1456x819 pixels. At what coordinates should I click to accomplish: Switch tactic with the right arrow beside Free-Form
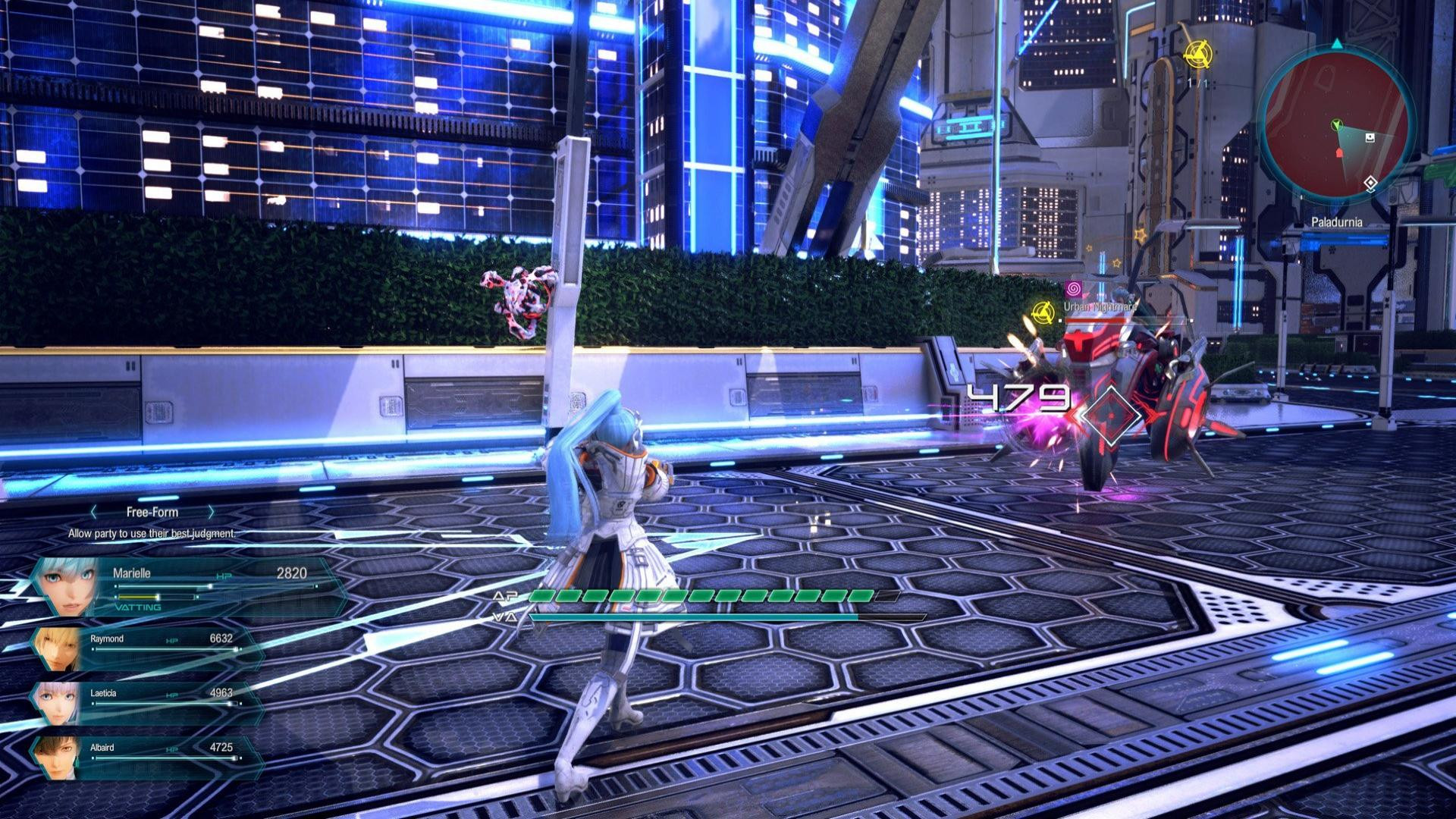211,513
